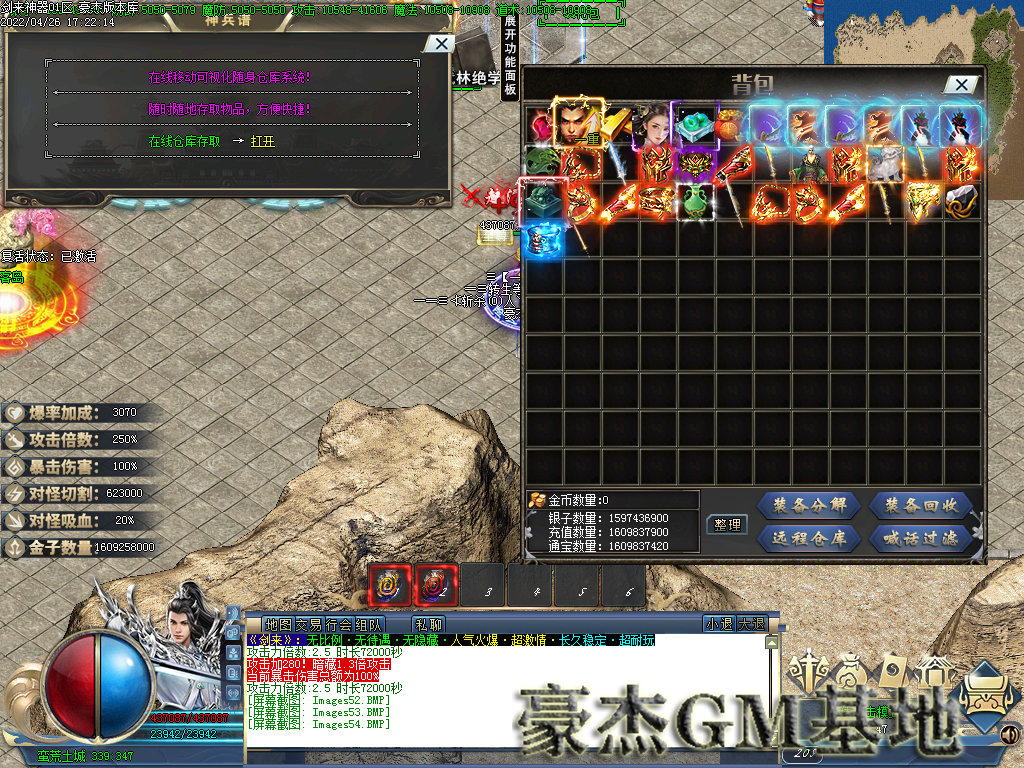
Task: Open 装备回收 equipment recycling
Action: pyautogui.click(x=921, y=505)
